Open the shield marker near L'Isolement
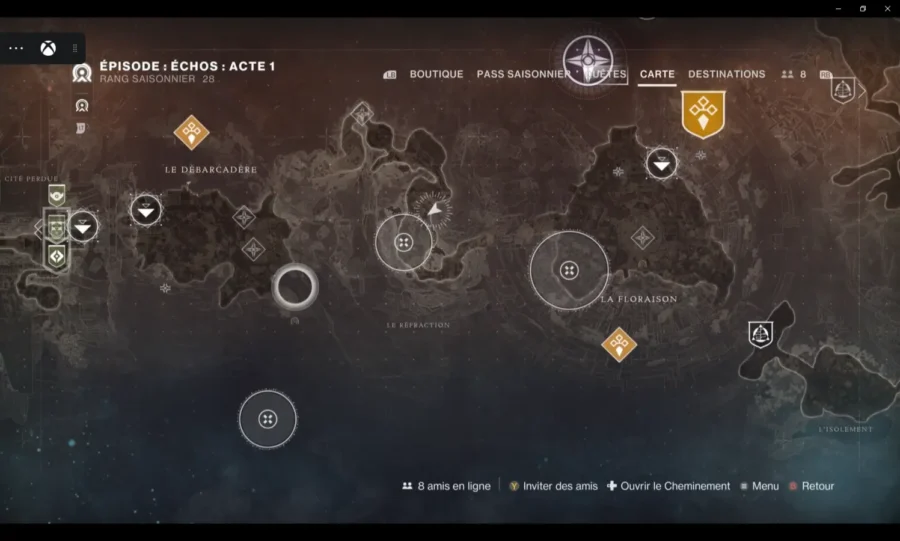The width and height of the screenshot is (900, 541). (761, 334)
